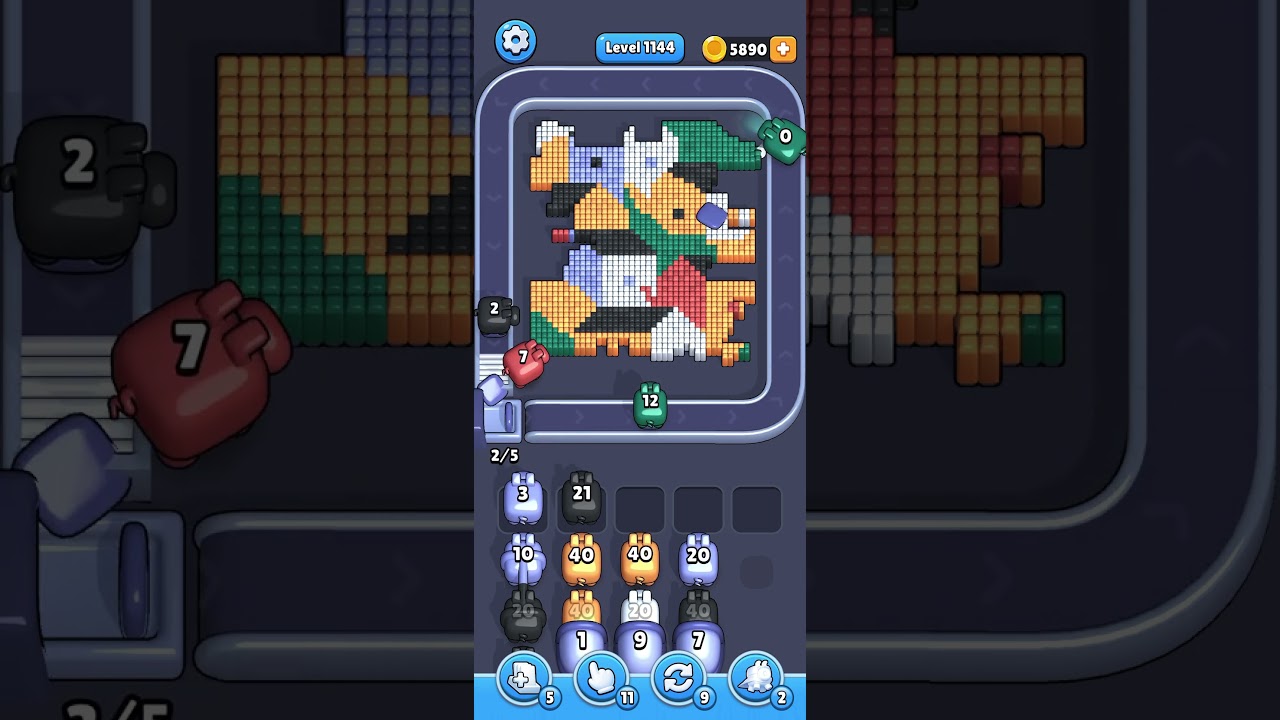This screenshot has height=720, width=1280.
Task: Tap the Level 1144 badge
Action: 639,47
